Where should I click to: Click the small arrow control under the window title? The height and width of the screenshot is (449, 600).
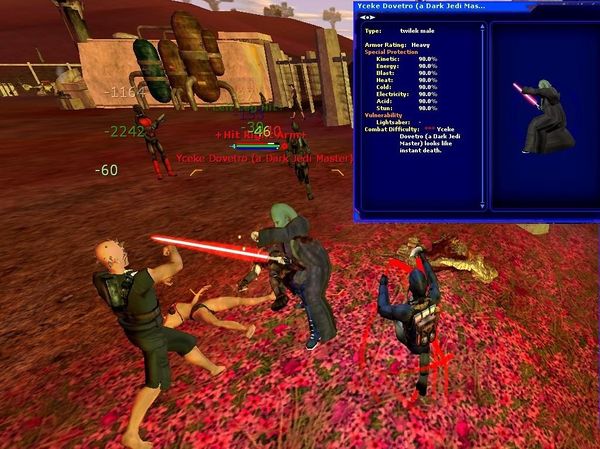click(367, 17)
